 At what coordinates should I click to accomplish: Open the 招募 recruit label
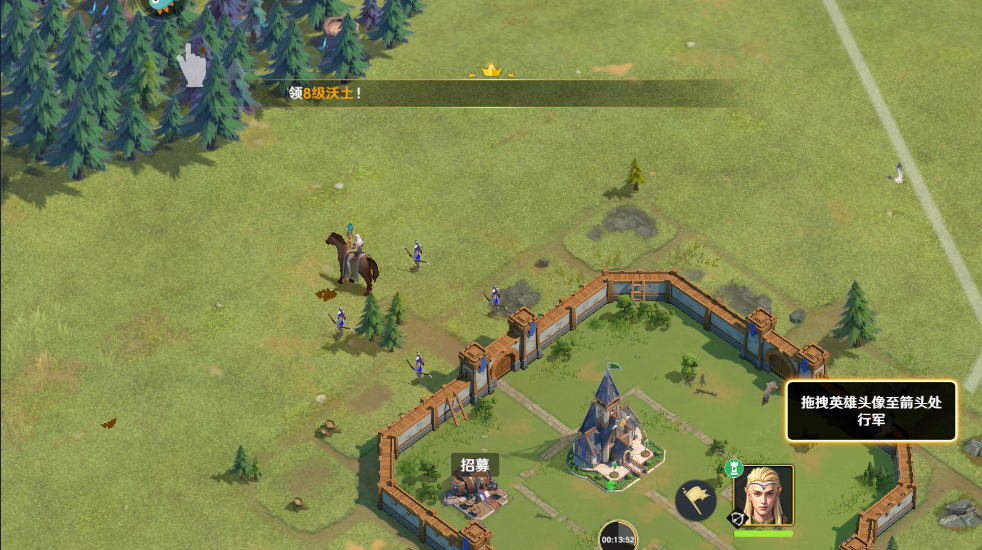point(475,465)
